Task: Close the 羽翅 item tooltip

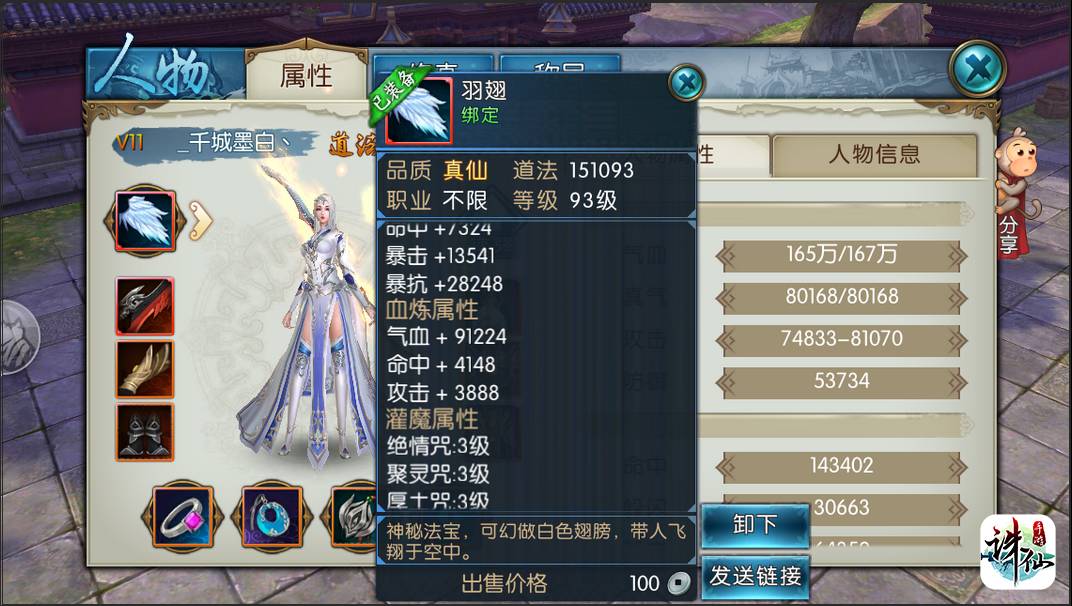Action: coord(686,82)
